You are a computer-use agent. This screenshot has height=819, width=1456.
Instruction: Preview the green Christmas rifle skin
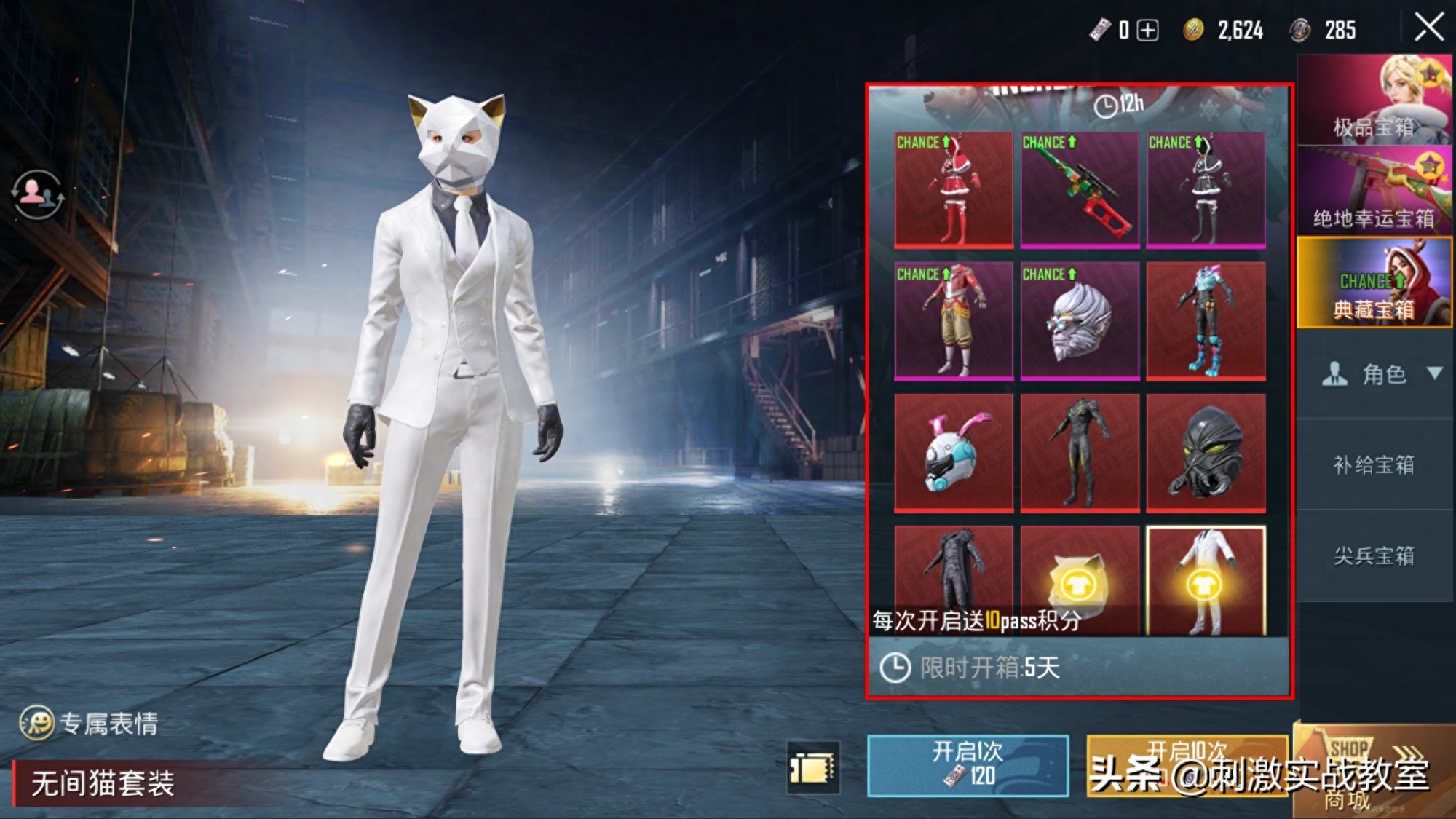click(1080, 189)
